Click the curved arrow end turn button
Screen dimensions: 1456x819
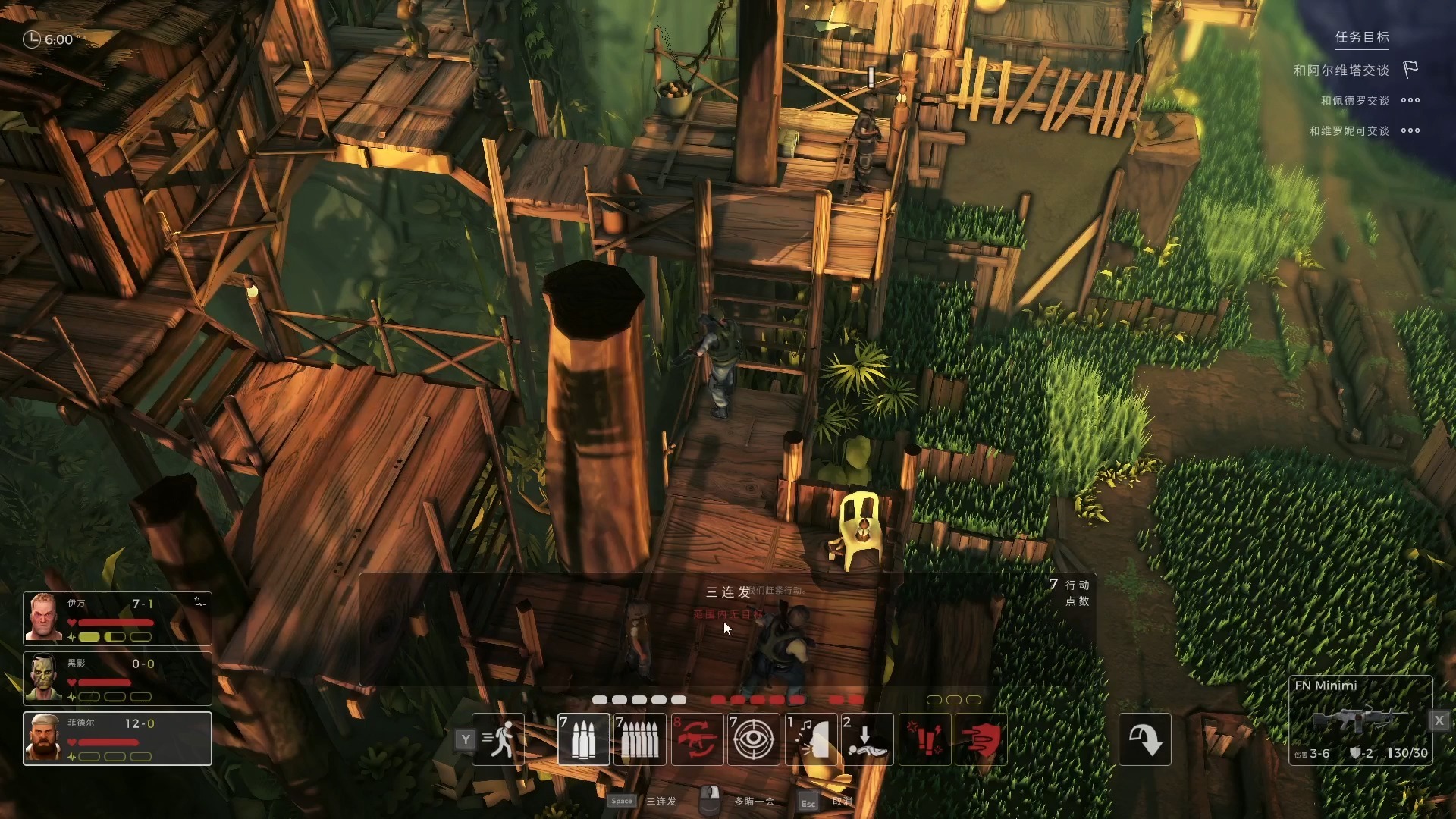(x=1144, y=739)
